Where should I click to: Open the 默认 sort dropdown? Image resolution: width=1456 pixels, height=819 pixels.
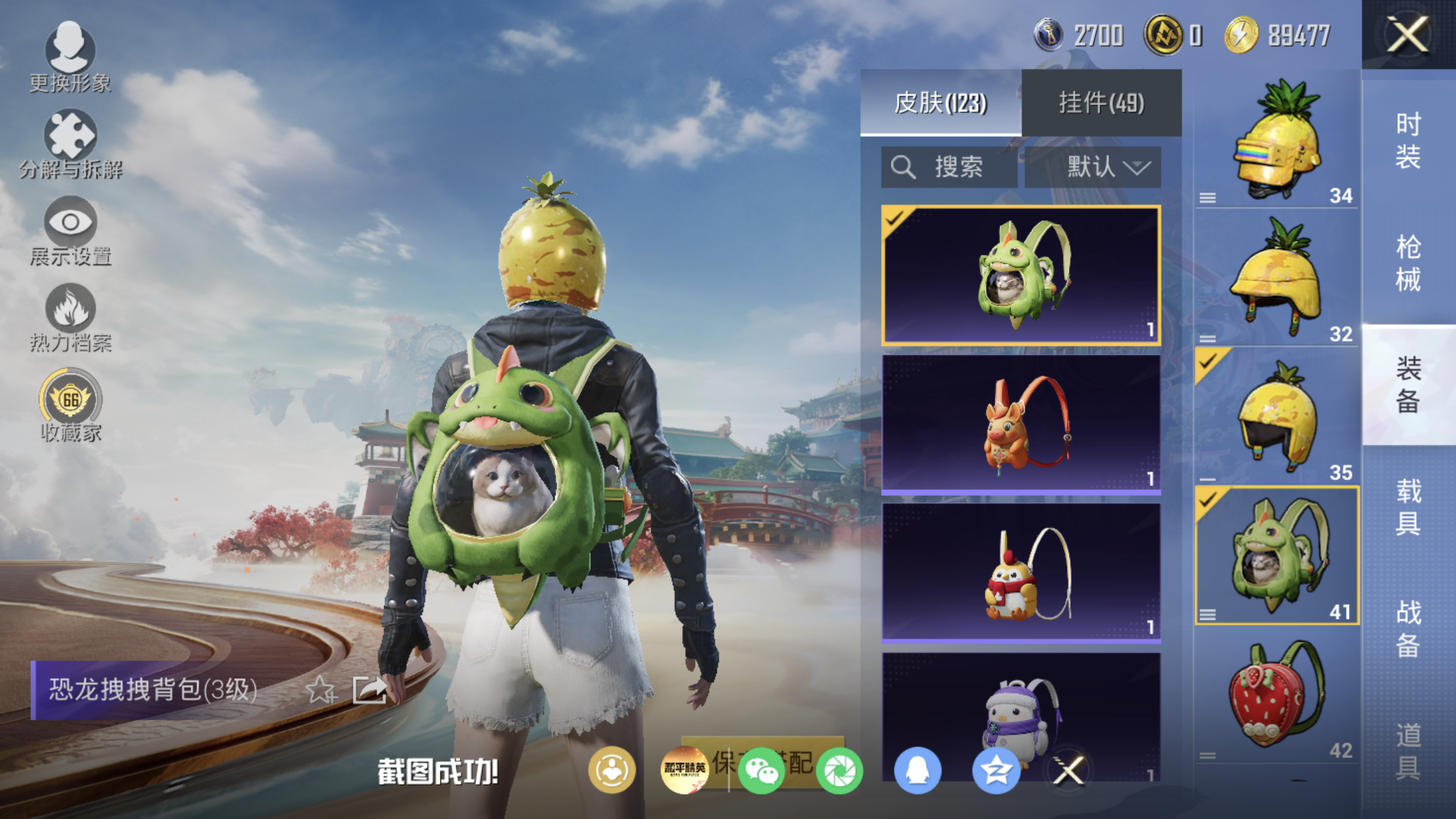(x=1093, y=167)
